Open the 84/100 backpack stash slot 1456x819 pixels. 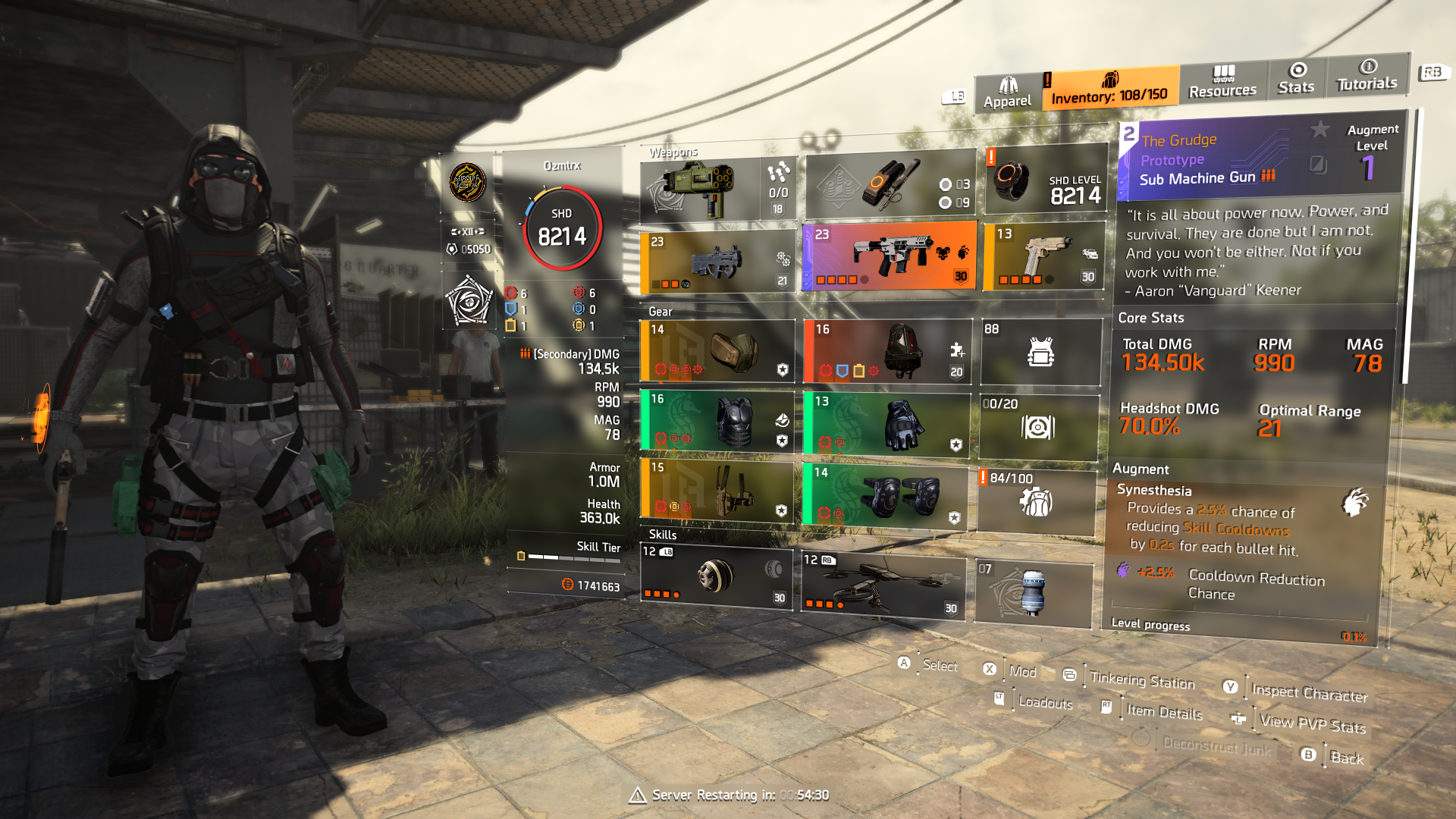(1037, 501)
